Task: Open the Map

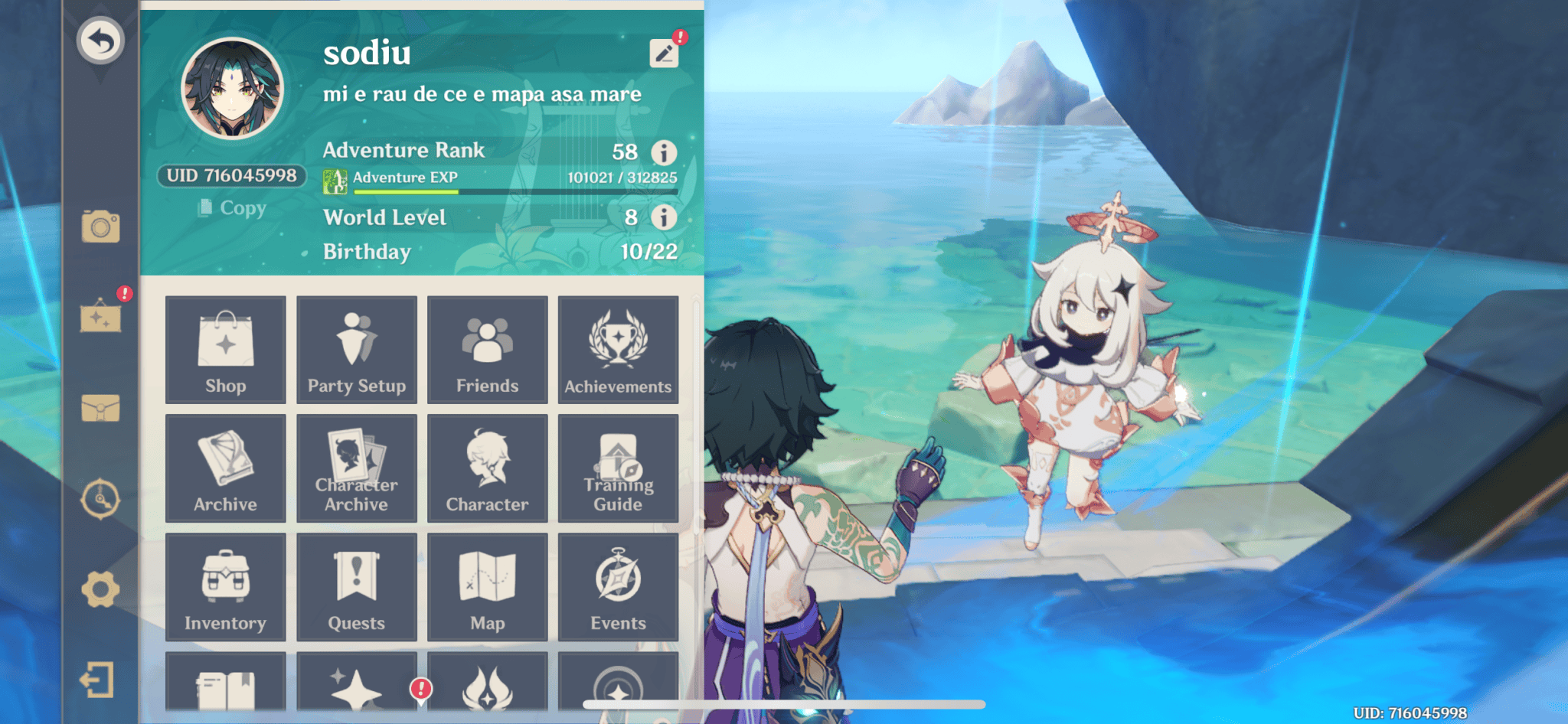Action: (x=487, y=586)
